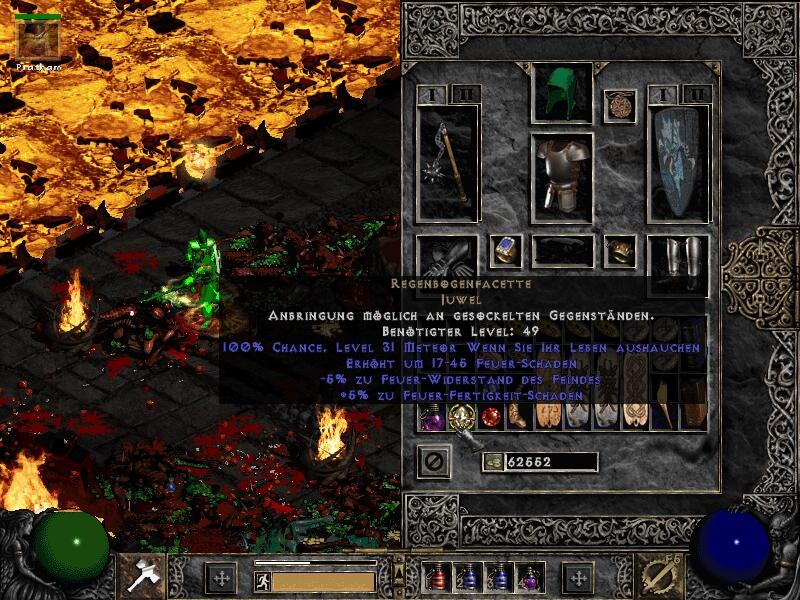Select the blue gem ring slot

[x=506, y=250]
